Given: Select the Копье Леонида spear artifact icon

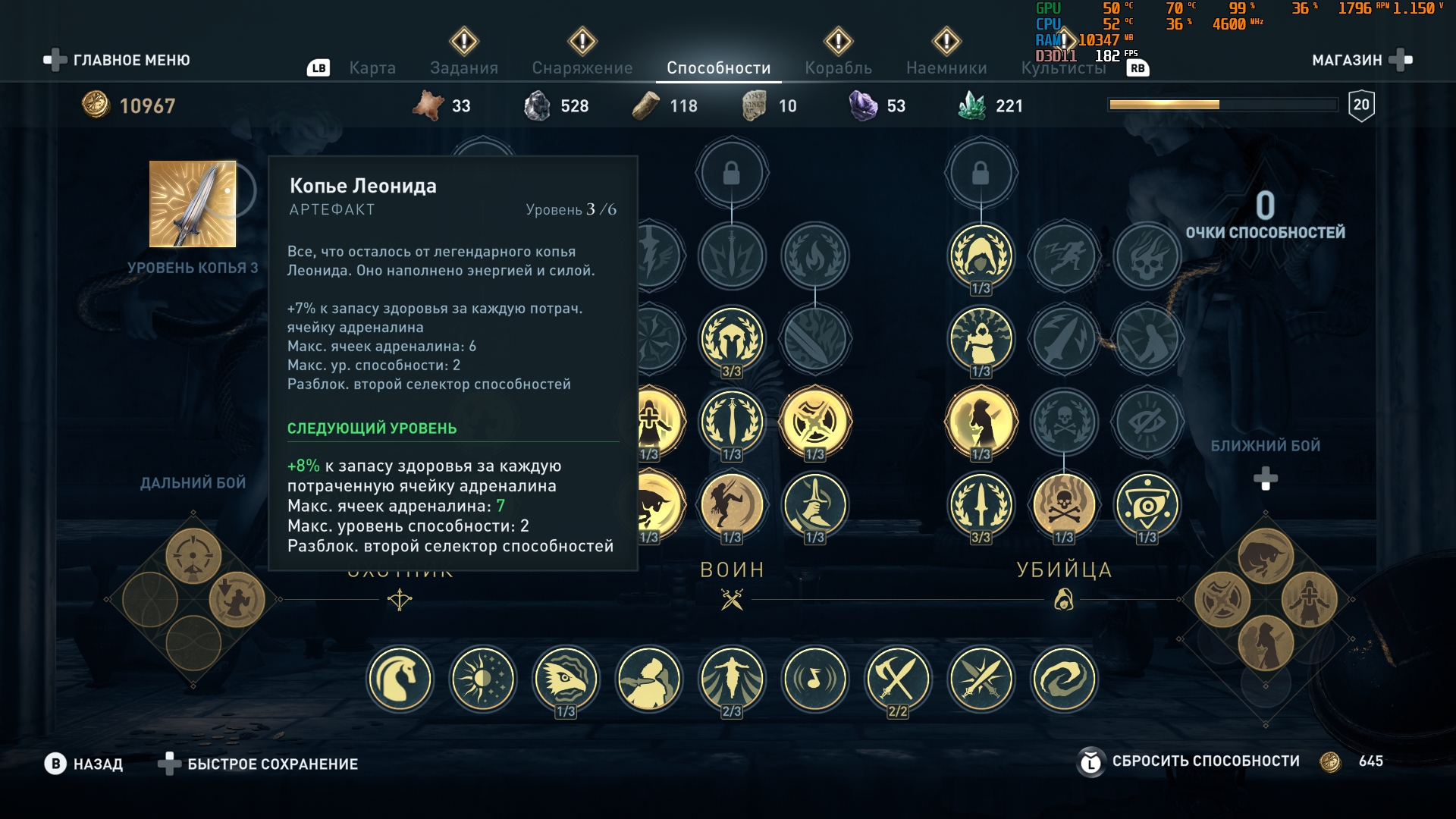Looking at the screenshot, I should pyautogui.click(x=193, y=204).
